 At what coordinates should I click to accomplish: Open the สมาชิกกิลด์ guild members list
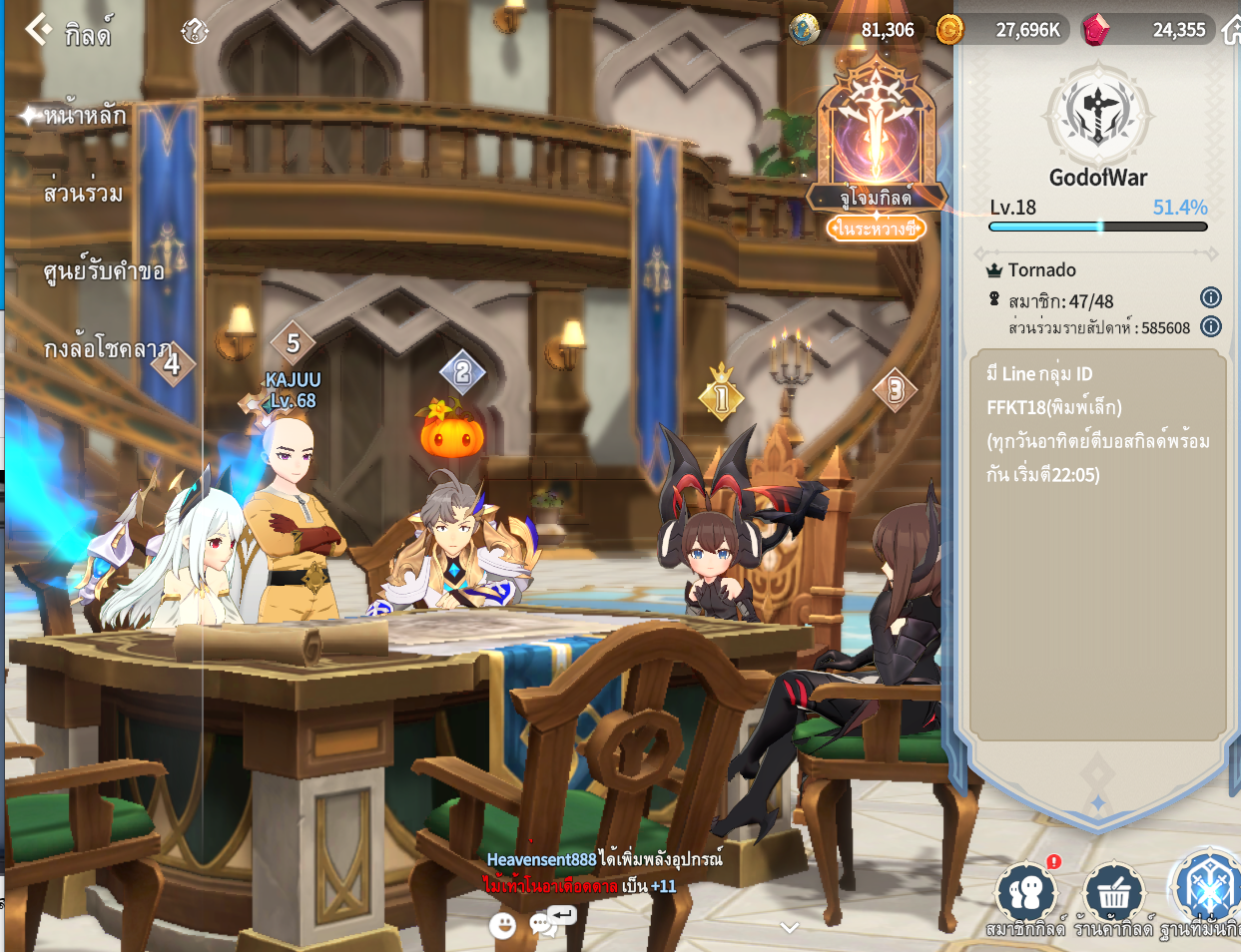pyautogui.click(x=1025, y=895)
